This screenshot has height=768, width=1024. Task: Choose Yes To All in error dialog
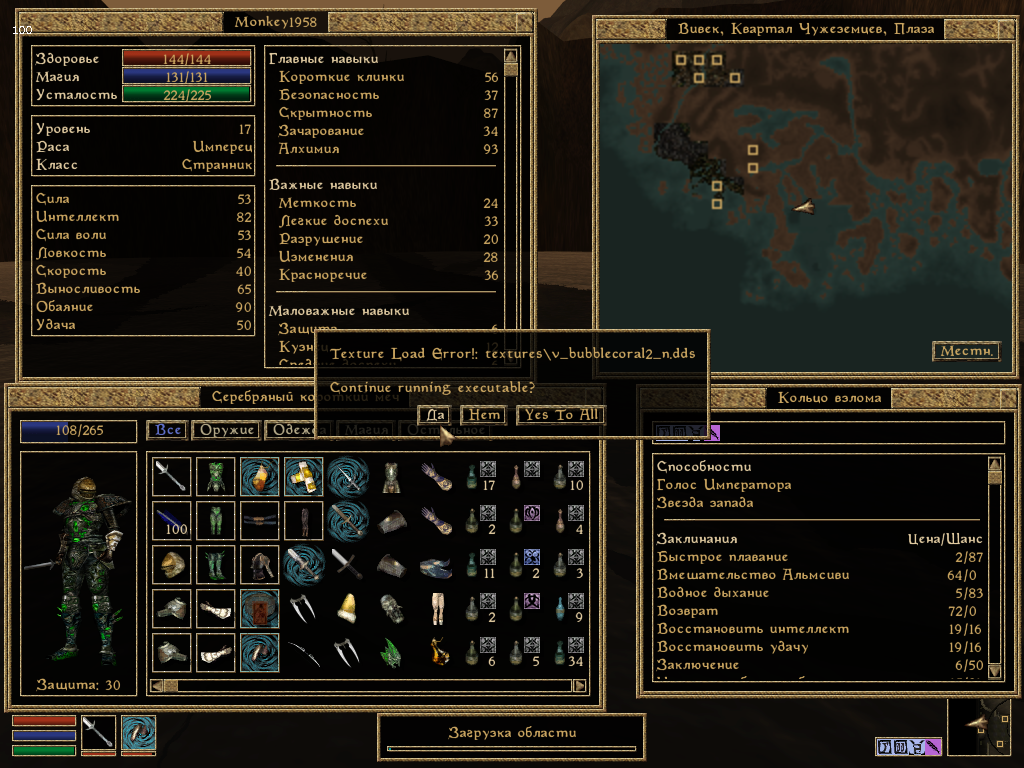coord(561,415)
